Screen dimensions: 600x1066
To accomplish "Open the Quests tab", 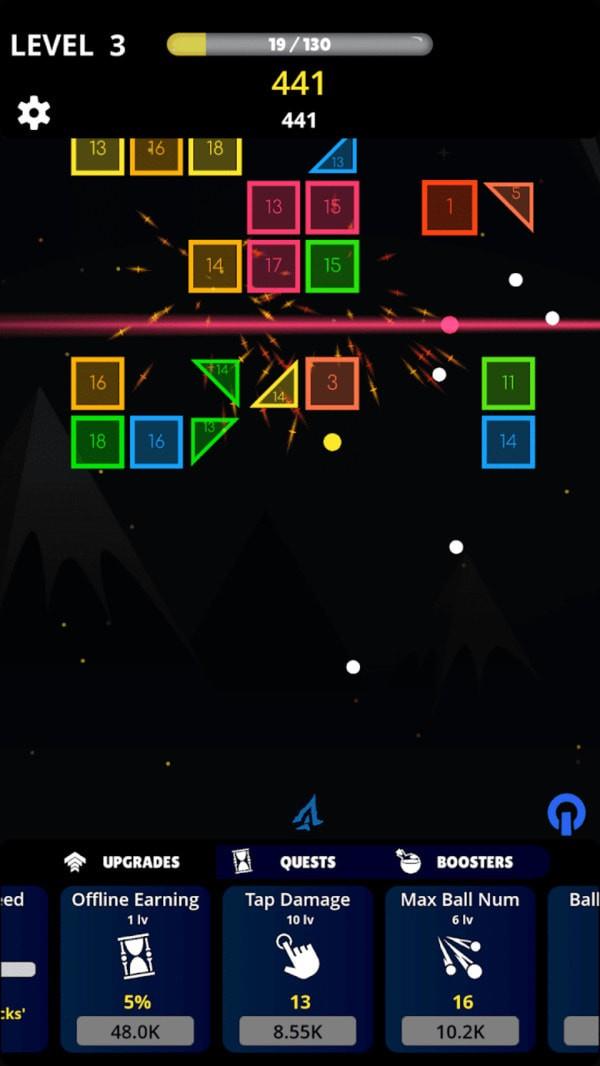I will (x=290, y=862).
